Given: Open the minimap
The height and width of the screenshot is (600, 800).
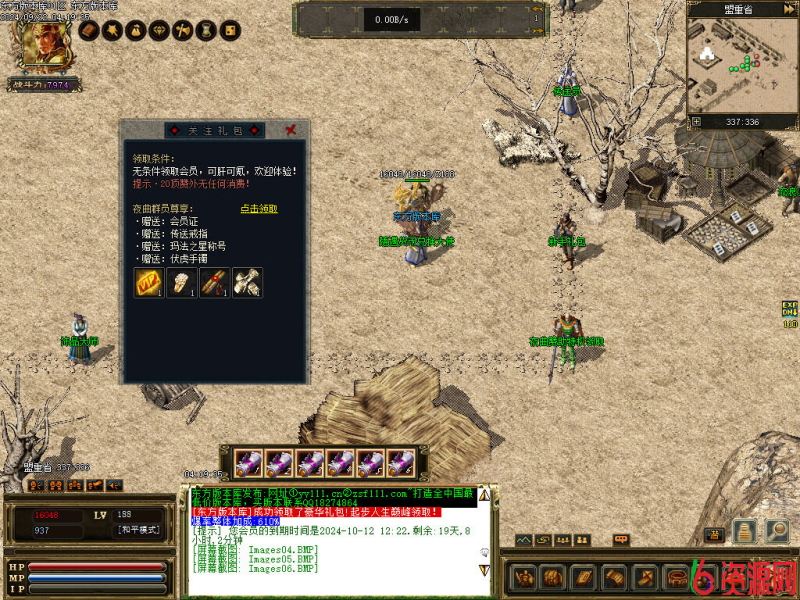Looking at the screenshot, I should pos(741,70).
